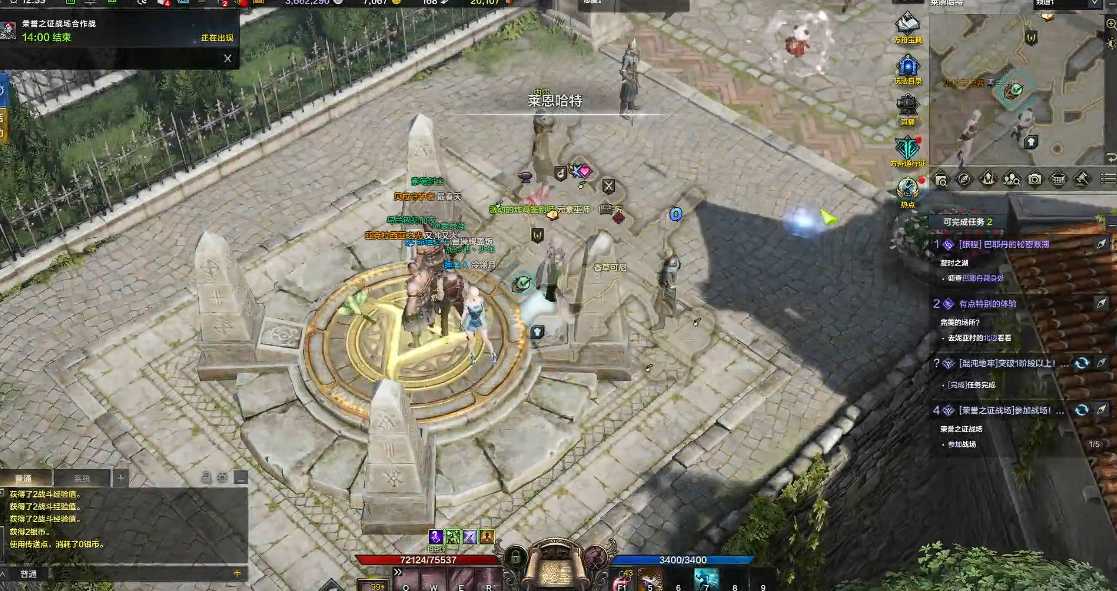
Task: Open the building icon below minimap
Action: click(x=1058, y=180)
